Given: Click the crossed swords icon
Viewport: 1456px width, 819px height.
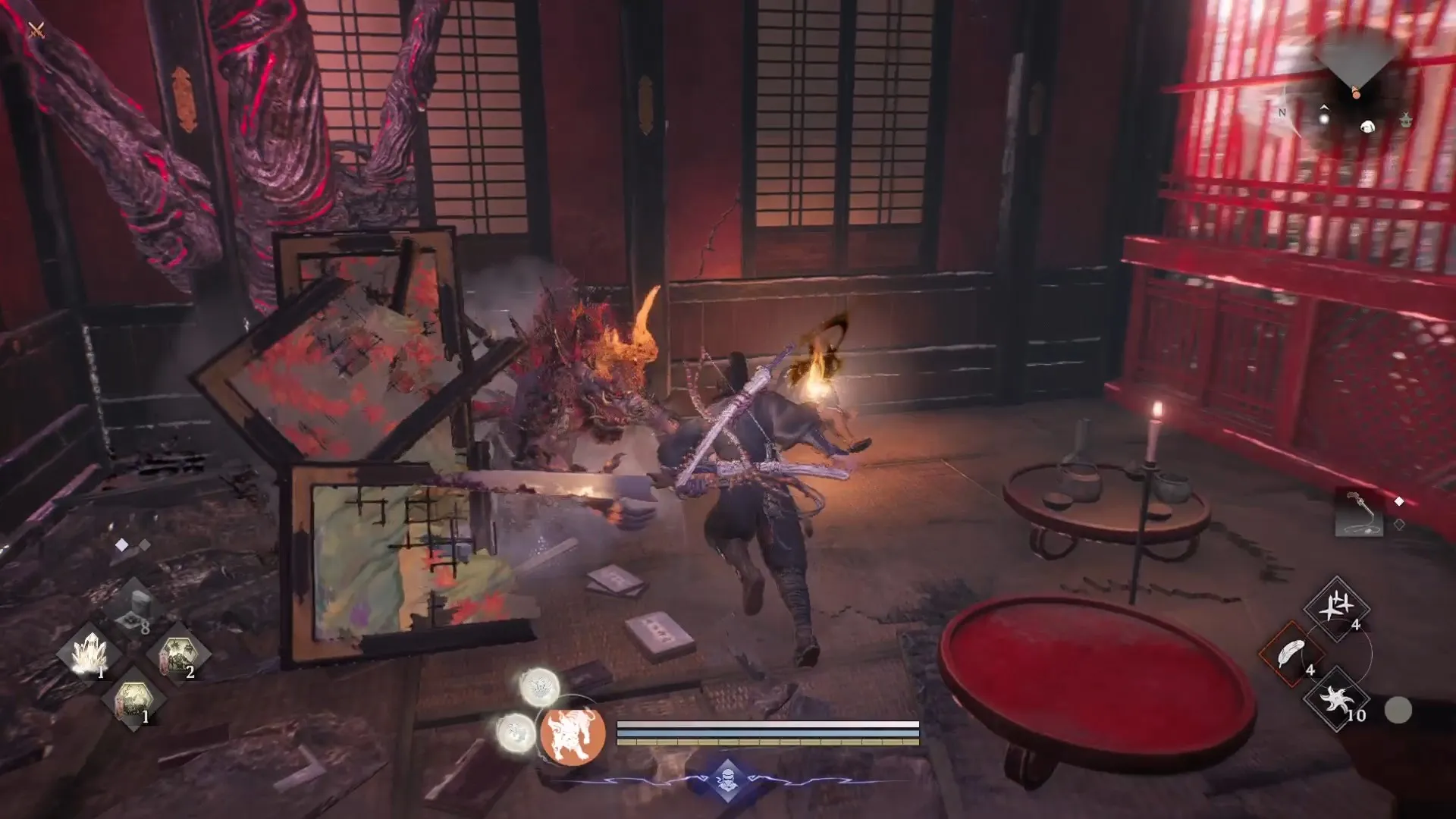Looking at the screenshot, I should 36,30.
